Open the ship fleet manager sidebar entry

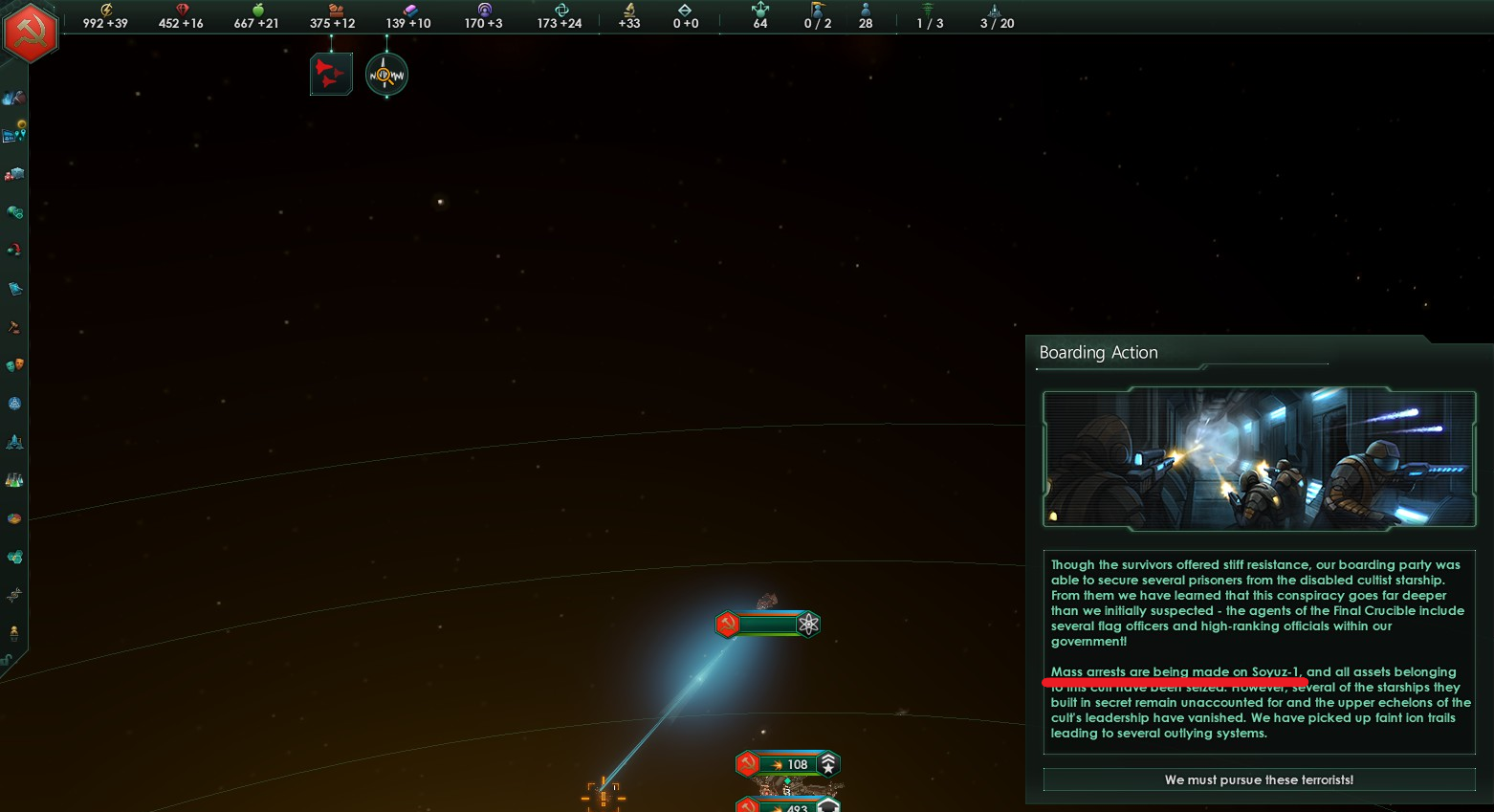click(x=14, y=442)
